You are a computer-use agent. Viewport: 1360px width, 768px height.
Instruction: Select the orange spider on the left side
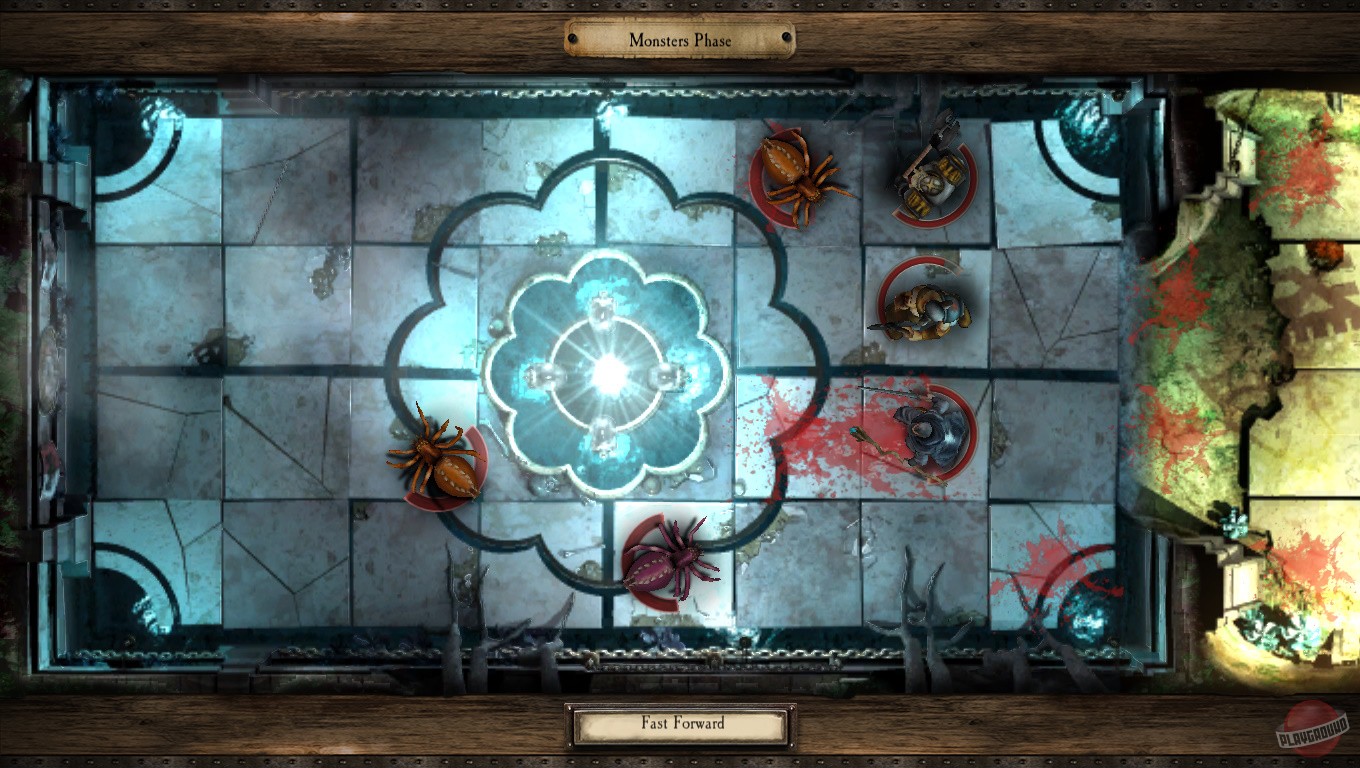point(440,460)
